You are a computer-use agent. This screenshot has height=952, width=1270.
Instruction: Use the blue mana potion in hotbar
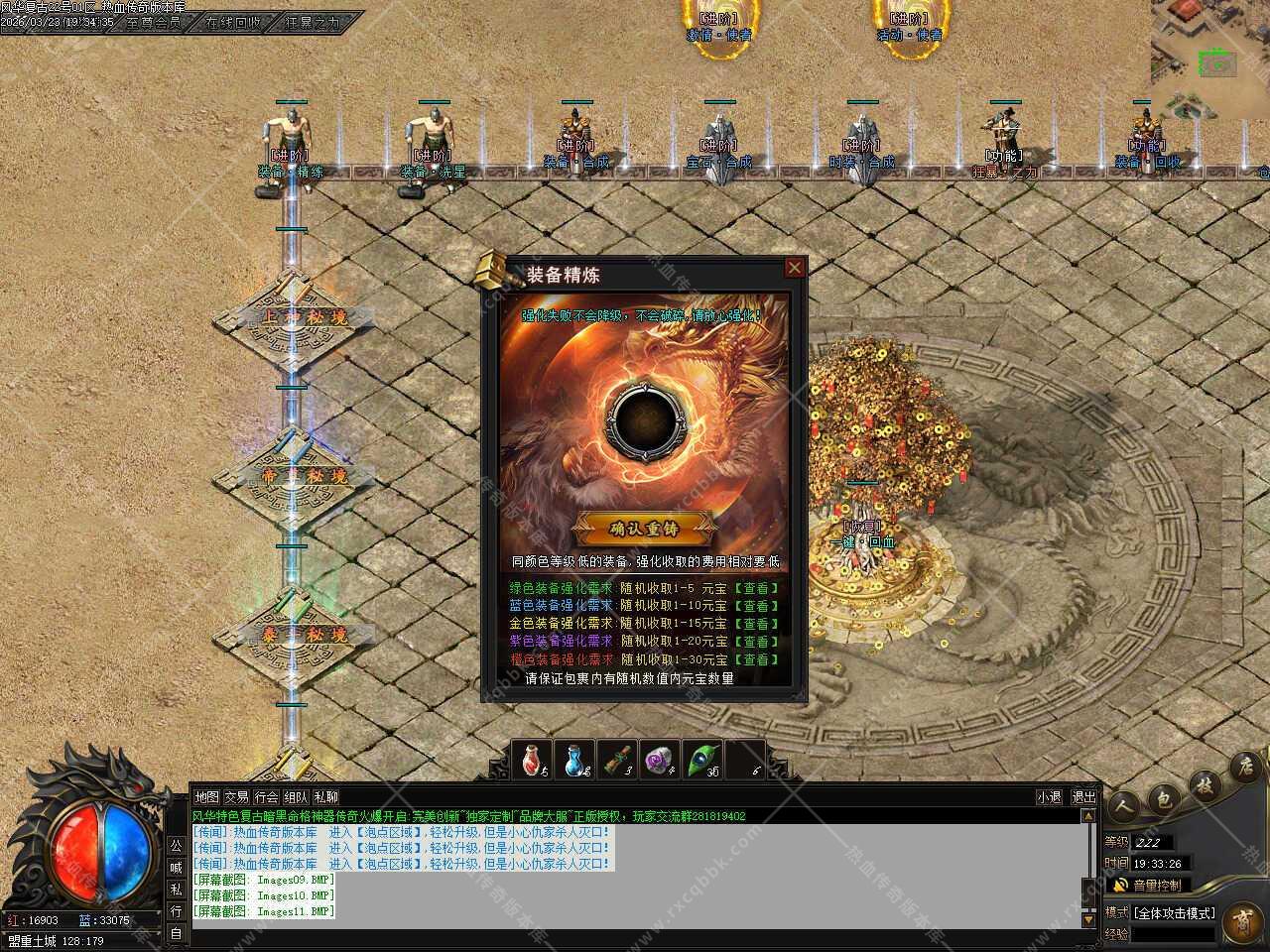coord(576,760)
